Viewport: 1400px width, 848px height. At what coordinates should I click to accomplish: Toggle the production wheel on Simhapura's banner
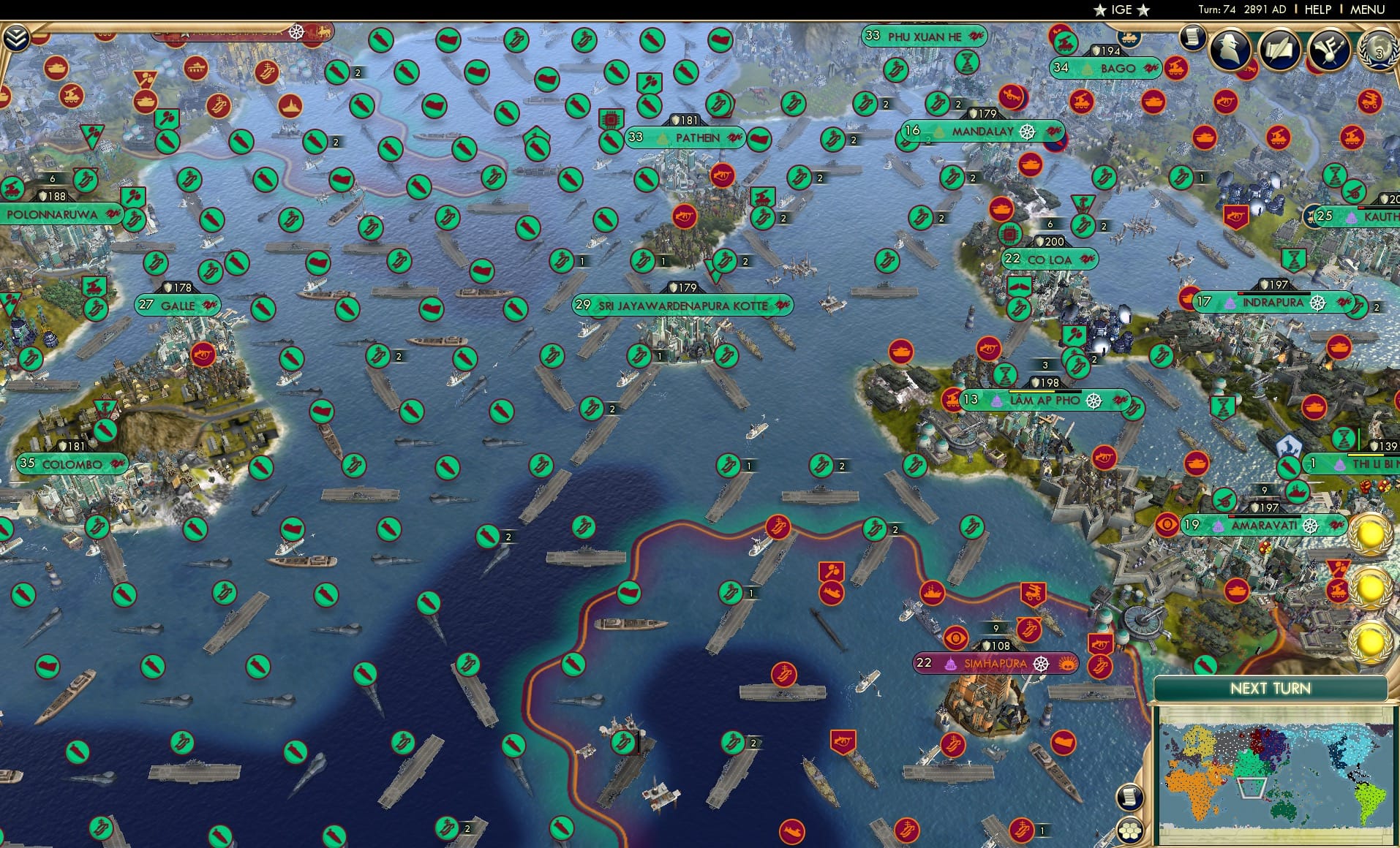click(1040, 664)
